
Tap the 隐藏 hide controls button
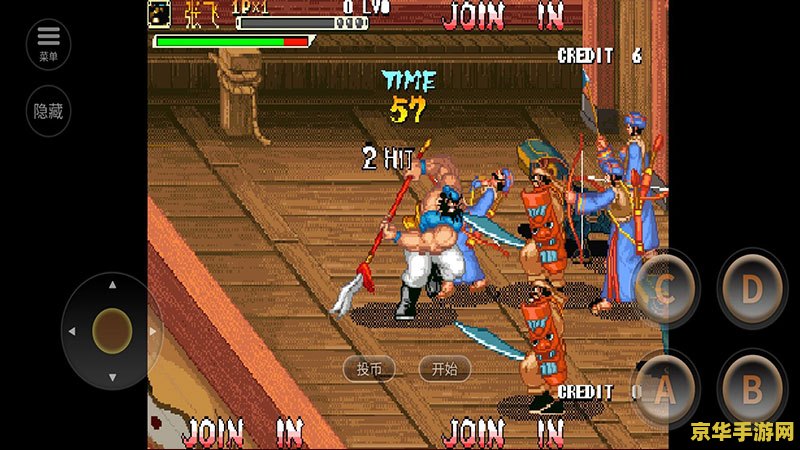(48, 111)
